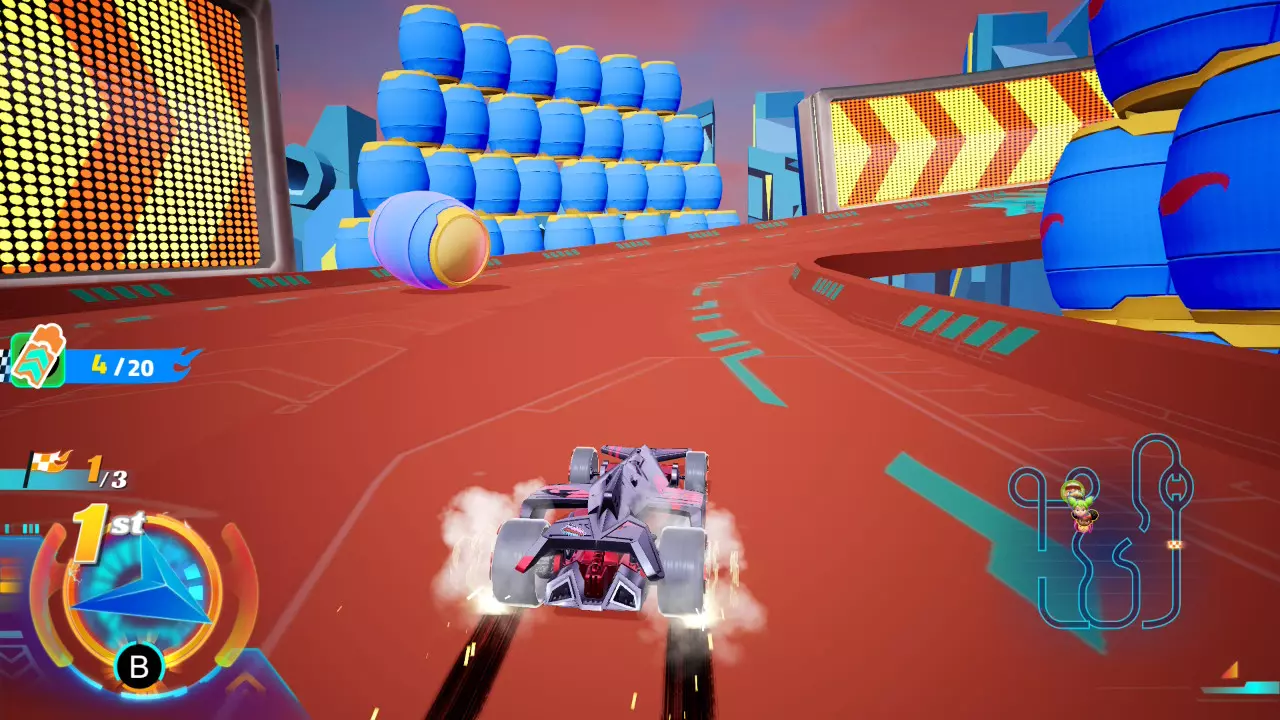1280x720 pixels.
Task: Click the track layout minimap
Action: [1100, 532]
